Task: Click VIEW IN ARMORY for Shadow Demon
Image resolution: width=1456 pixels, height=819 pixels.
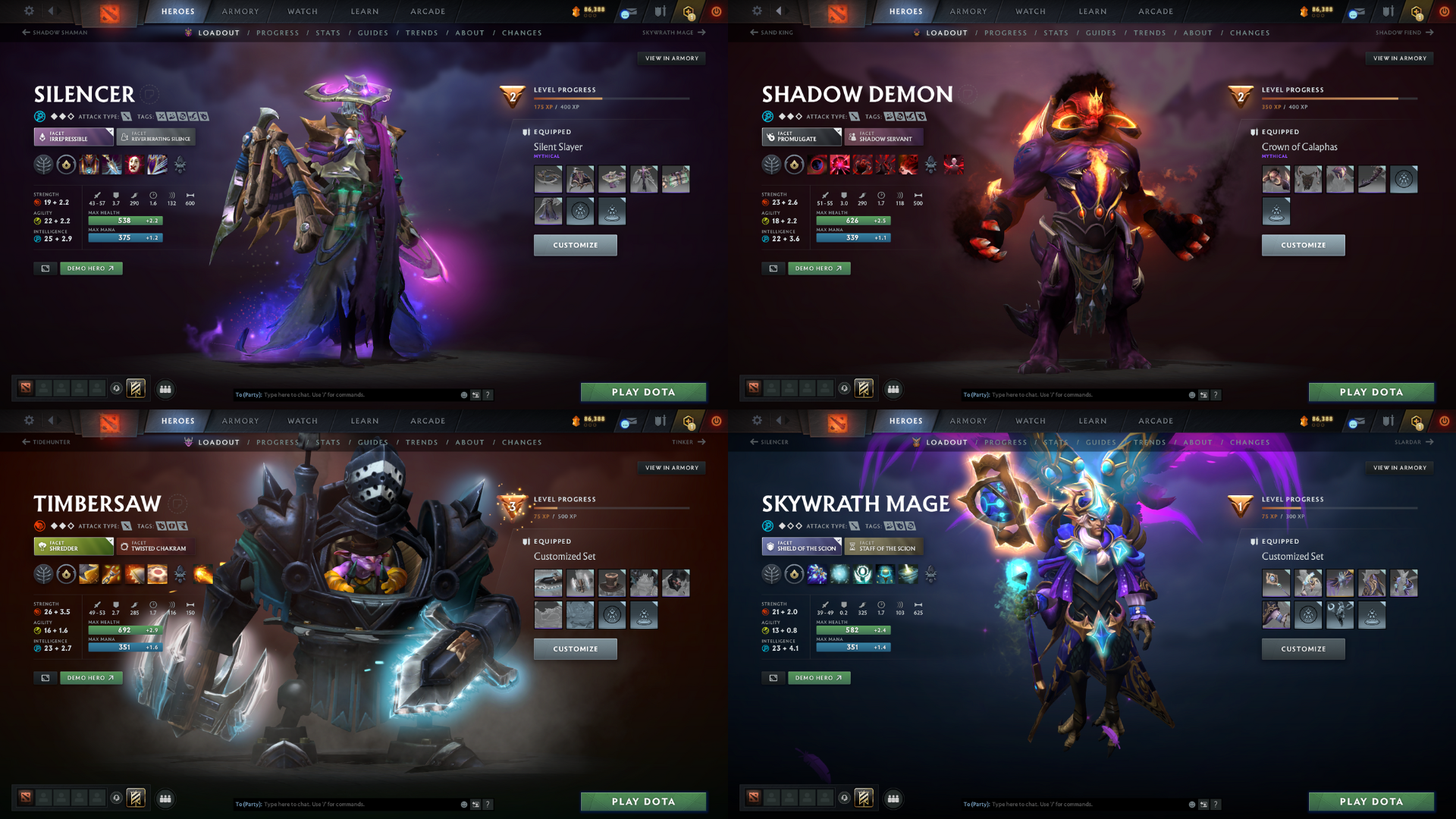Action: (x=1399, y=58)
